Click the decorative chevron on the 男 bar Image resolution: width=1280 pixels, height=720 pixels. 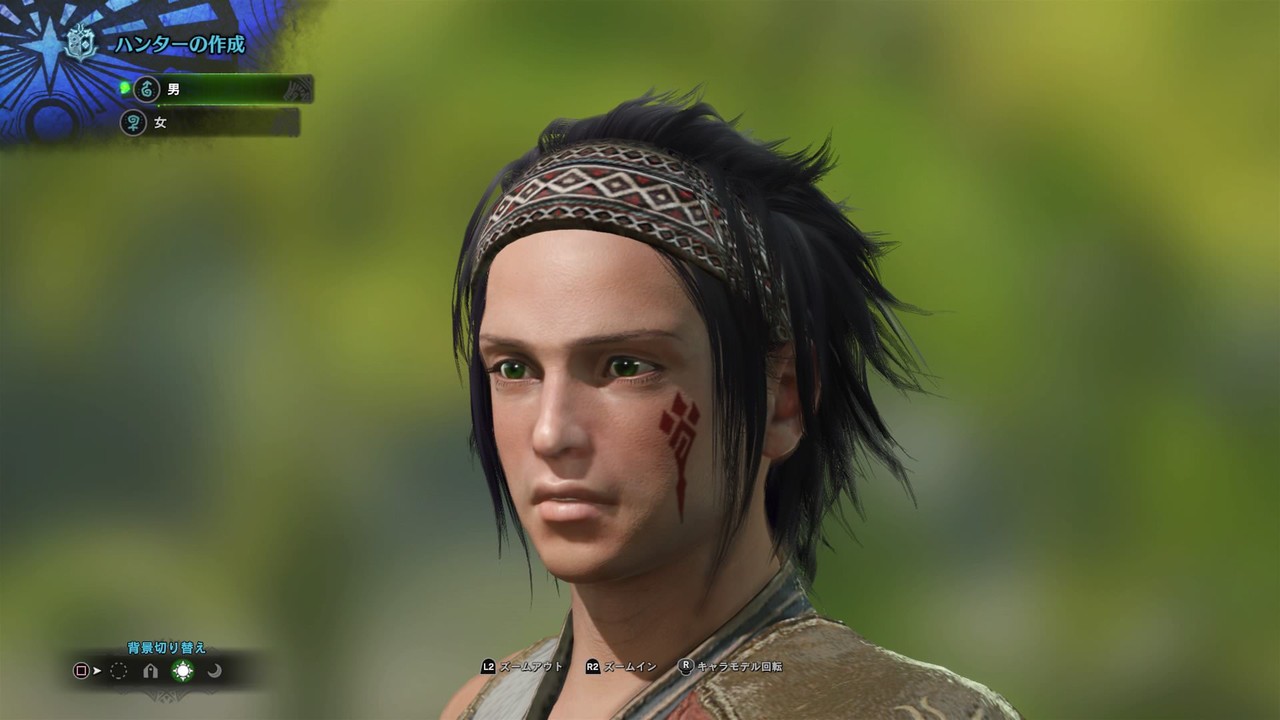296,90
